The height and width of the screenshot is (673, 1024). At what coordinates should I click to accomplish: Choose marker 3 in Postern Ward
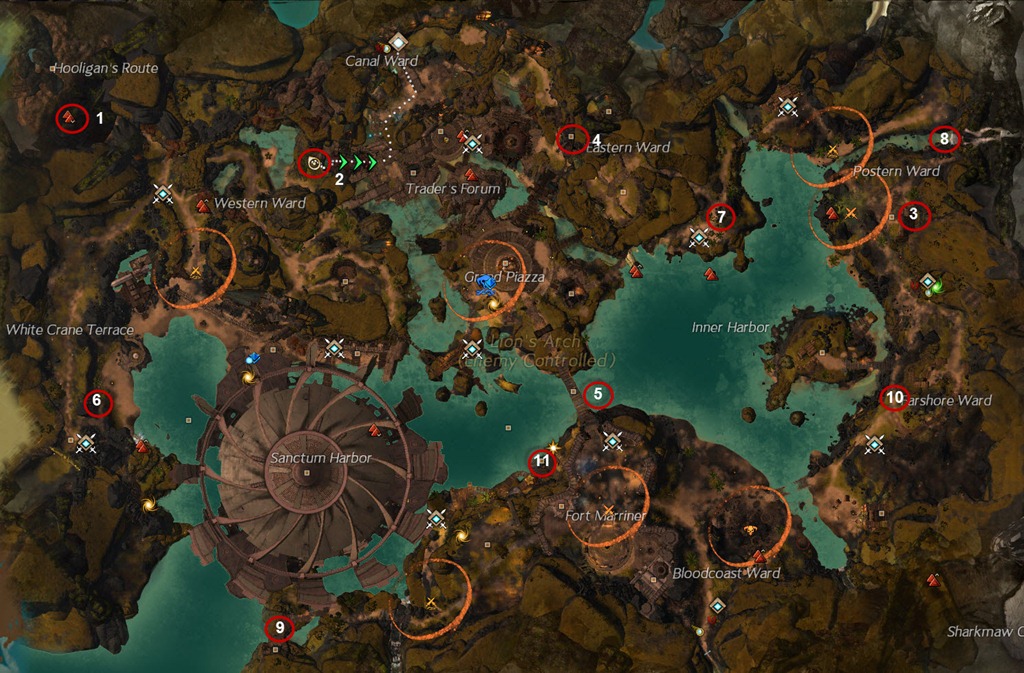[914, 215]
